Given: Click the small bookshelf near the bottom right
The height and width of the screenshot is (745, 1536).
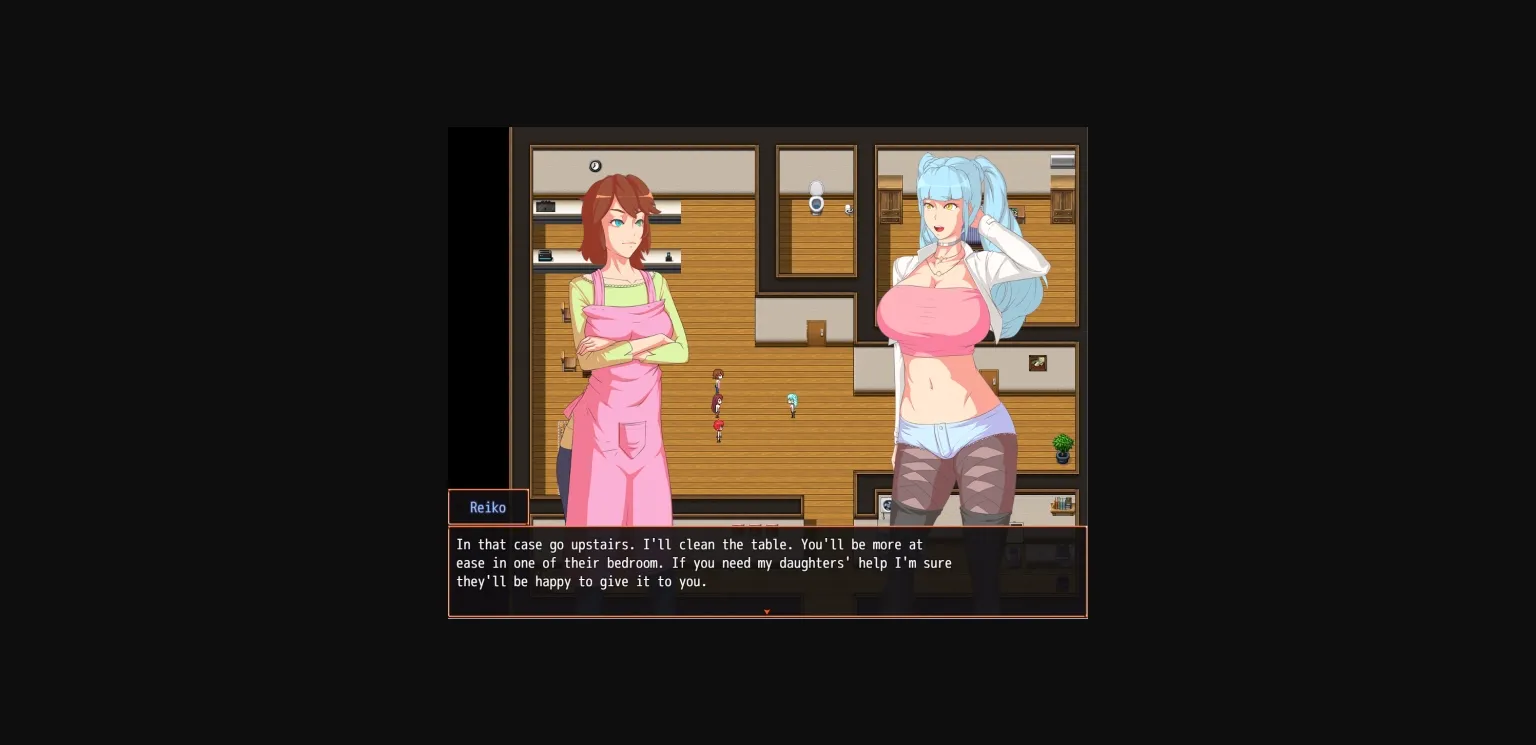Looking at the screenshot, I should pyautogui.click(x=1060, y=503).
